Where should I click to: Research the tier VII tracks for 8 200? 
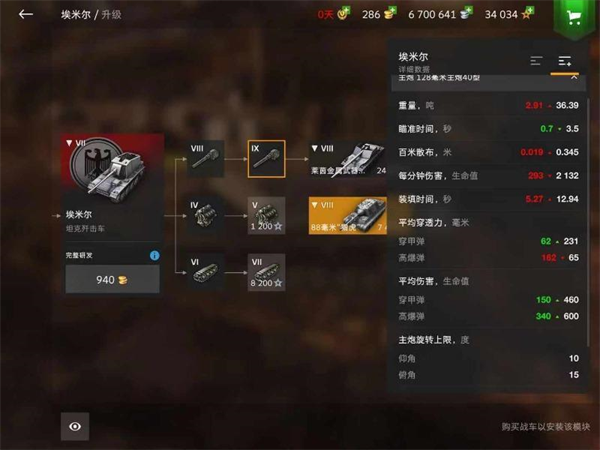[267, 272]
